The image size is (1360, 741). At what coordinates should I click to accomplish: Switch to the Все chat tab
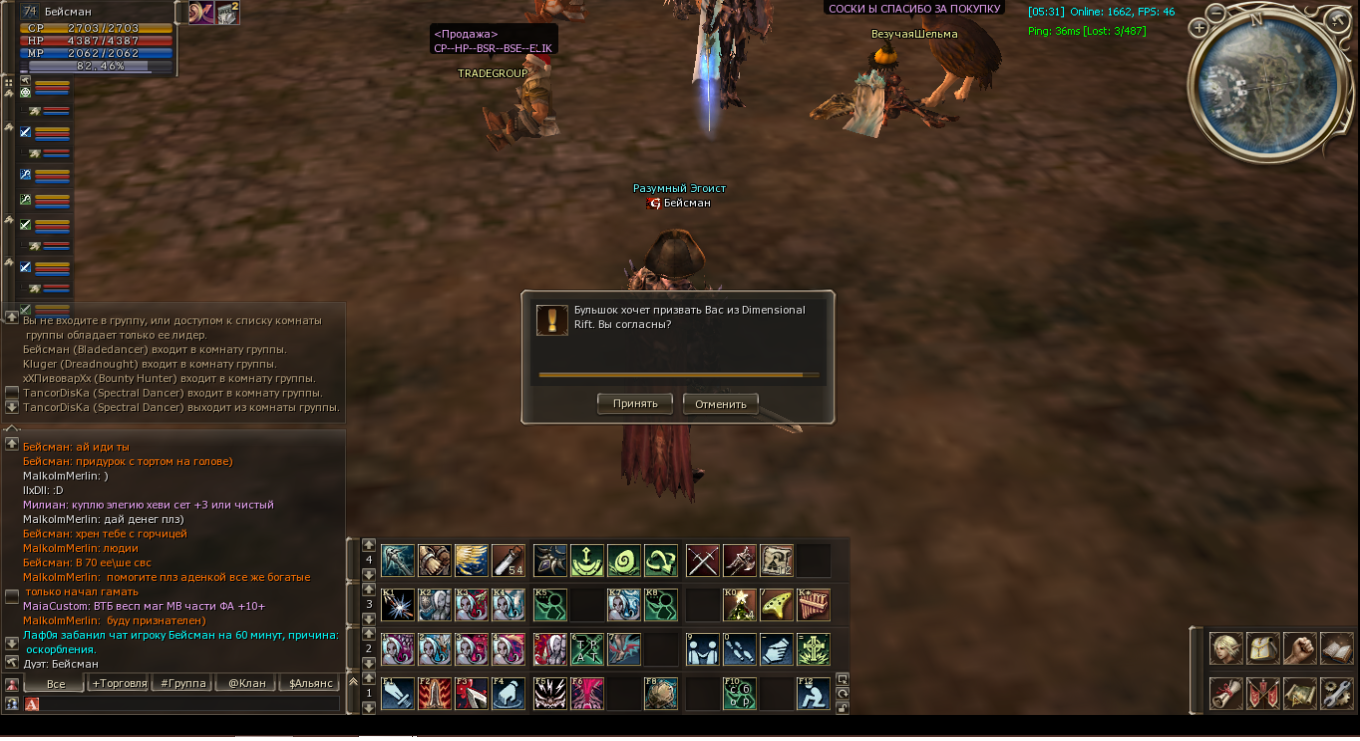coord(56,684)
